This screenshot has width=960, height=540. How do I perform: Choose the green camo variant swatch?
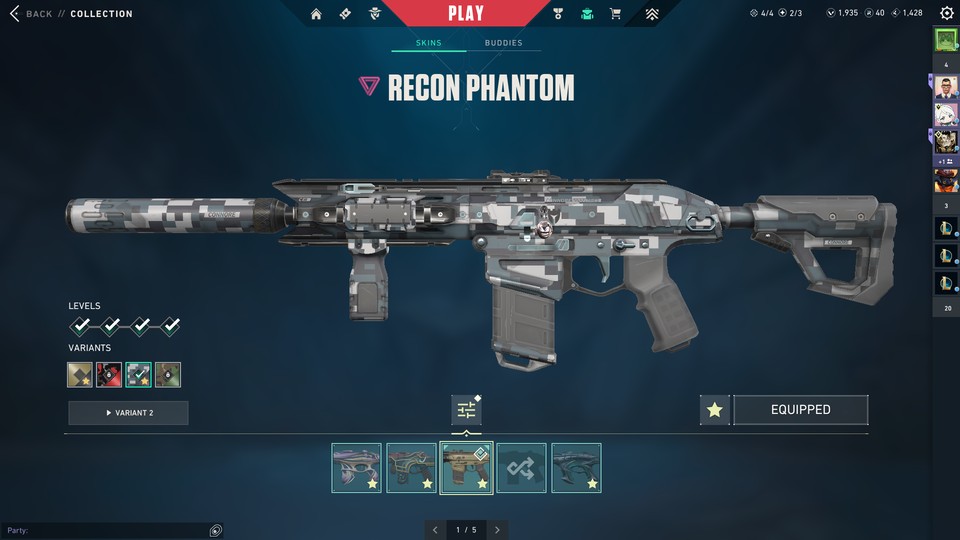[x=168, y=375]
